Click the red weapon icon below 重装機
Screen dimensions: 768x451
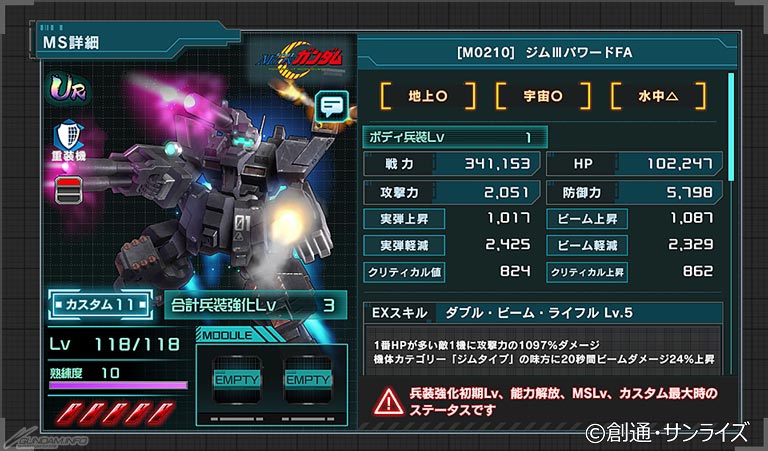[x=69, y=189]
